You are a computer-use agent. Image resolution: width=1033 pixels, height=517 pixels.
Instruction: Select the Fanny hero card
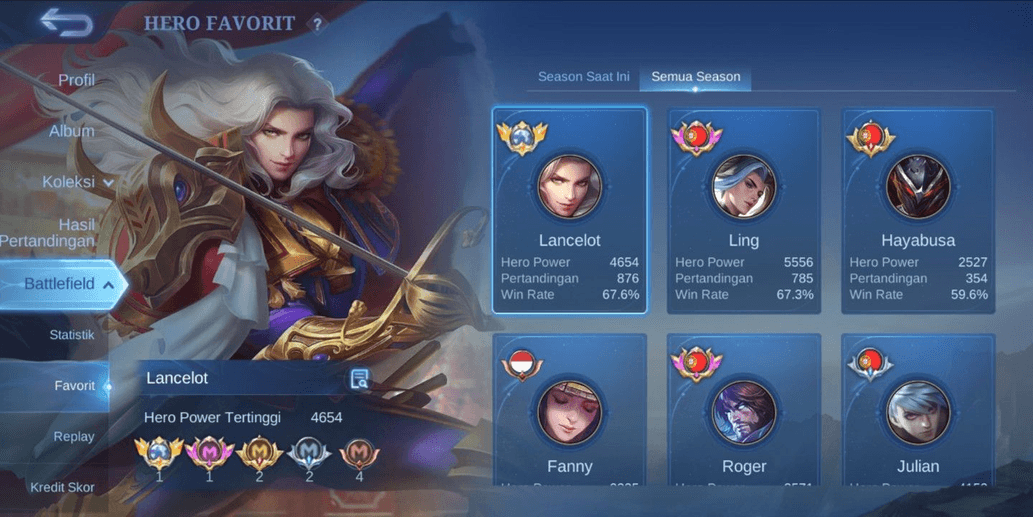point(570,410)
